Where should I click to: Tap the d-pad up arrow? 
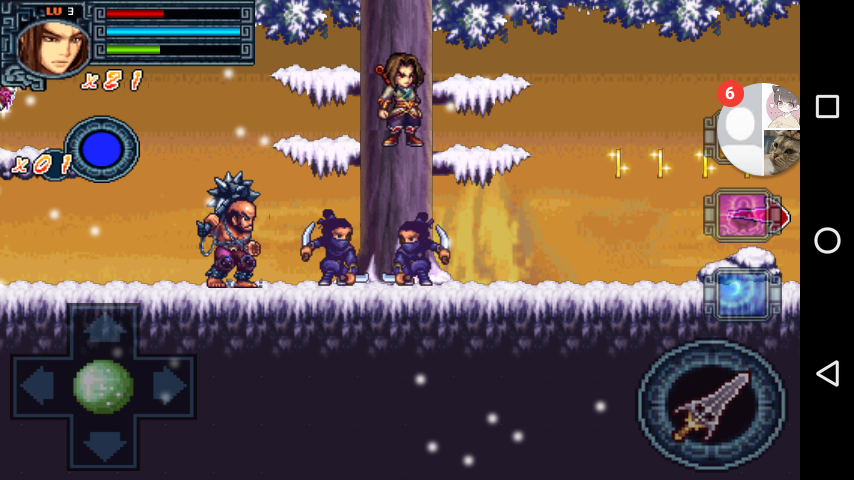point(103,327)
